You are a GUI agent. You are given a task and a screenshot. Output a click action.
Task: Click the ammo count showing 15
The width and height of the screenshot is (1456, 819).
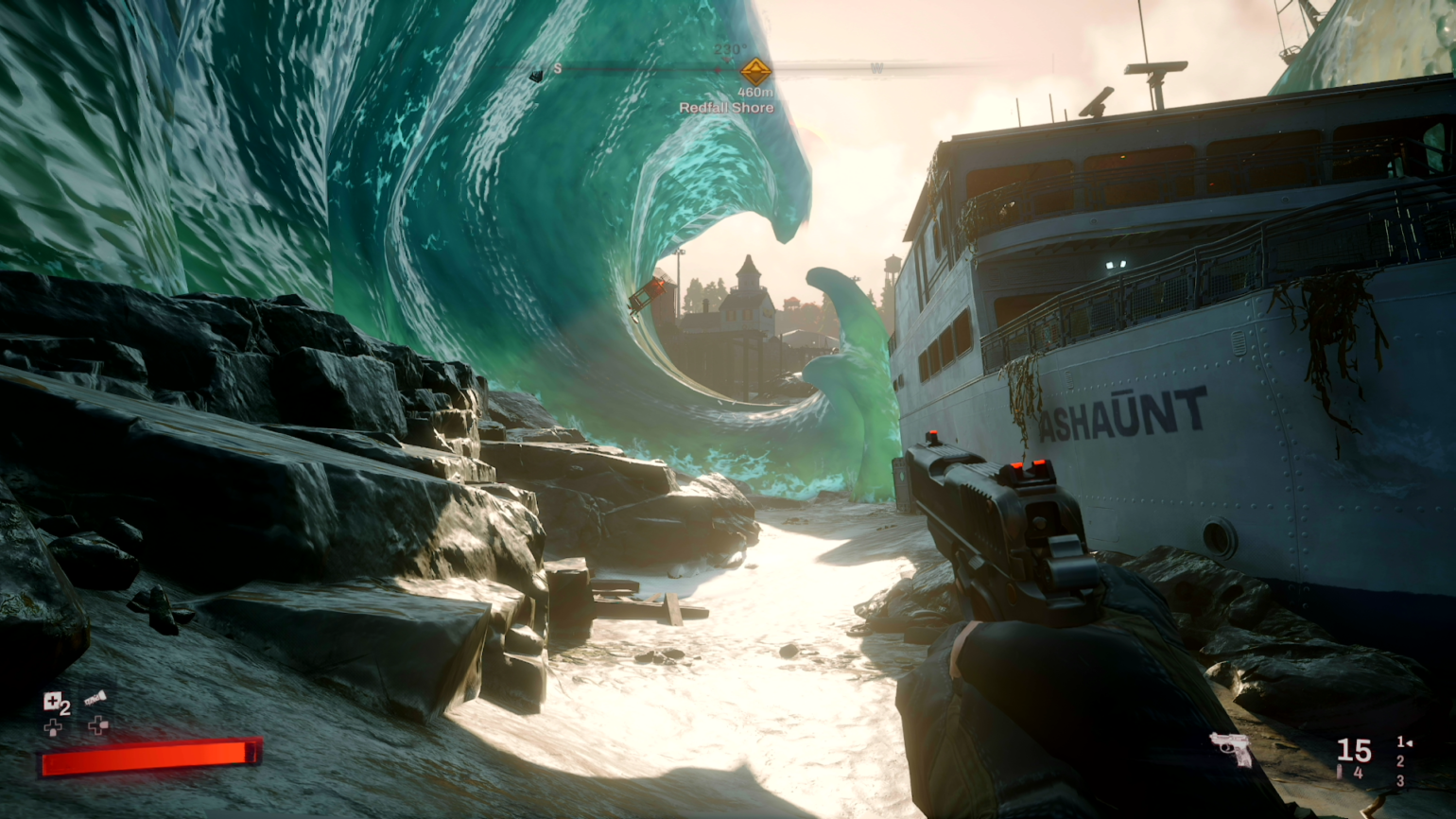(x=1353, y=750)
